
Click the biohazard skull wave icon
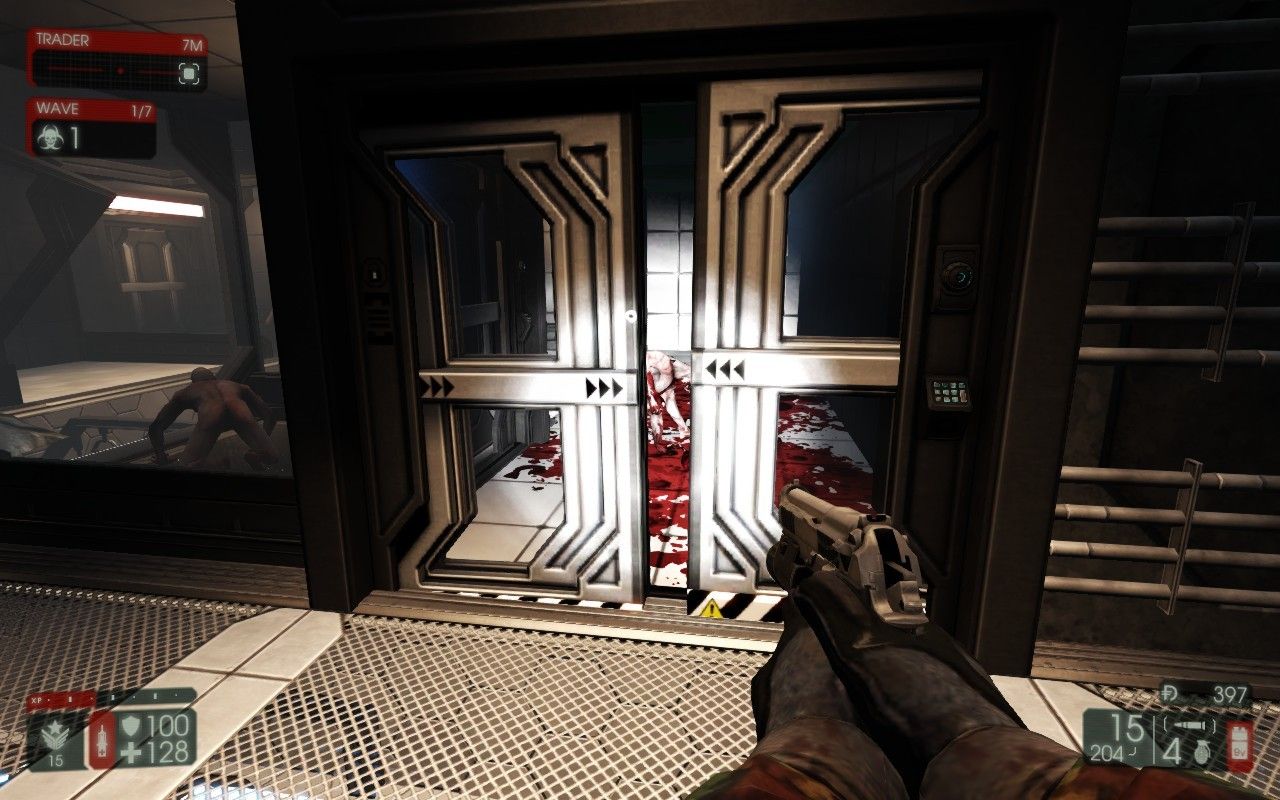click(x=48, y=139)
